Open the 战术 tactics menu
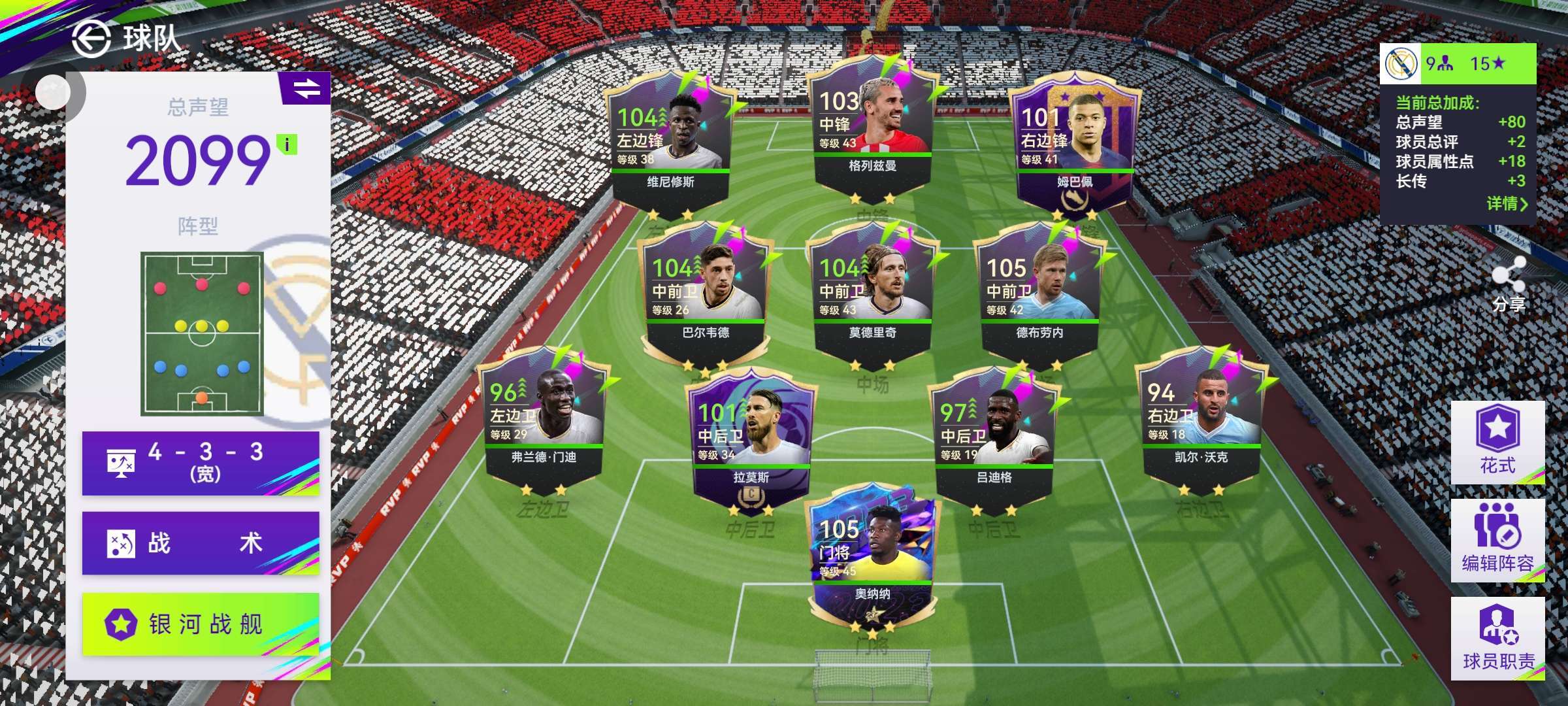The image size is (1568, 706). click(x=201, y=543)
